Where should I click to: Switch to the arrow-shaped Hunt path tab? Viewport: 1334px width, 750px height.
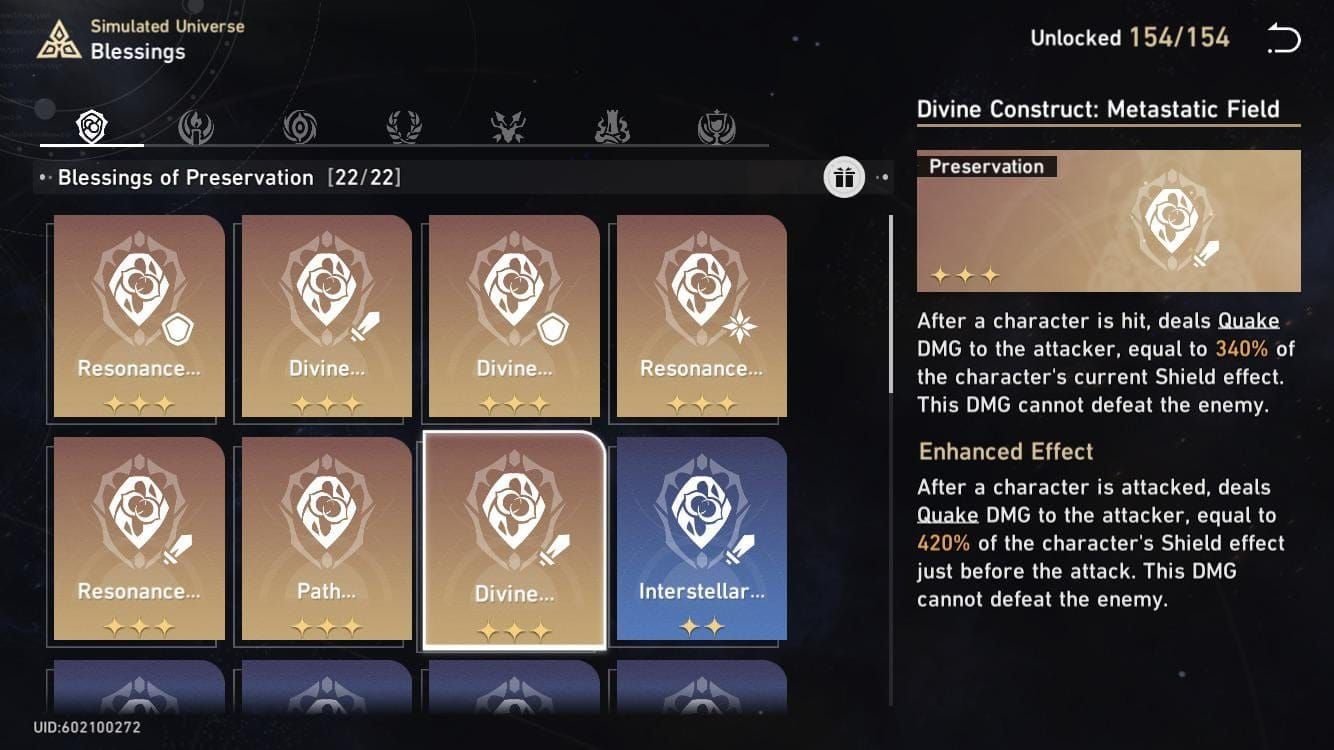pos(508,127)
